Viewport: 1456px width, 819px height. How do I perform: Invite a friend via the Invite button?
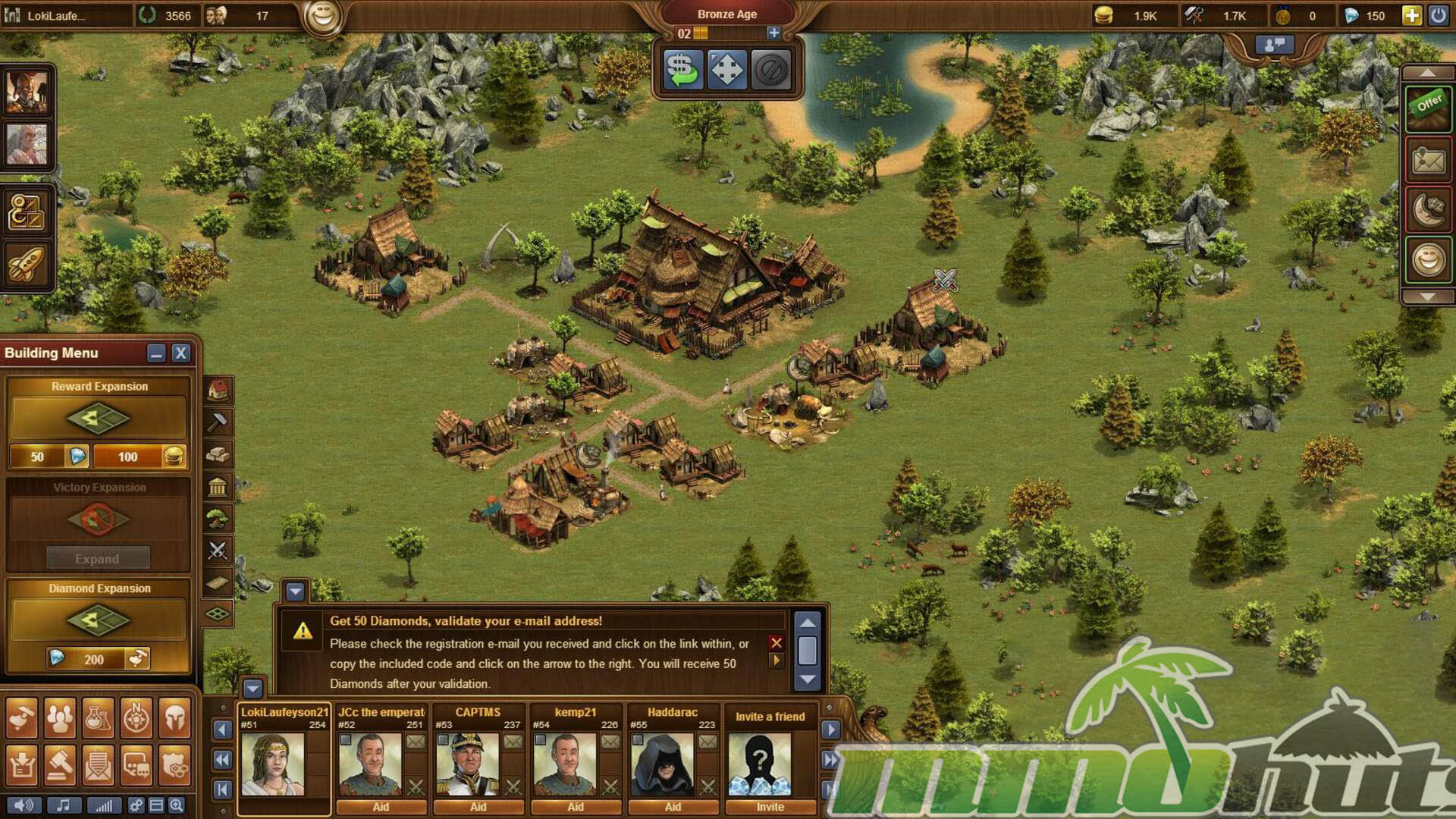click(x=770, y=807)
